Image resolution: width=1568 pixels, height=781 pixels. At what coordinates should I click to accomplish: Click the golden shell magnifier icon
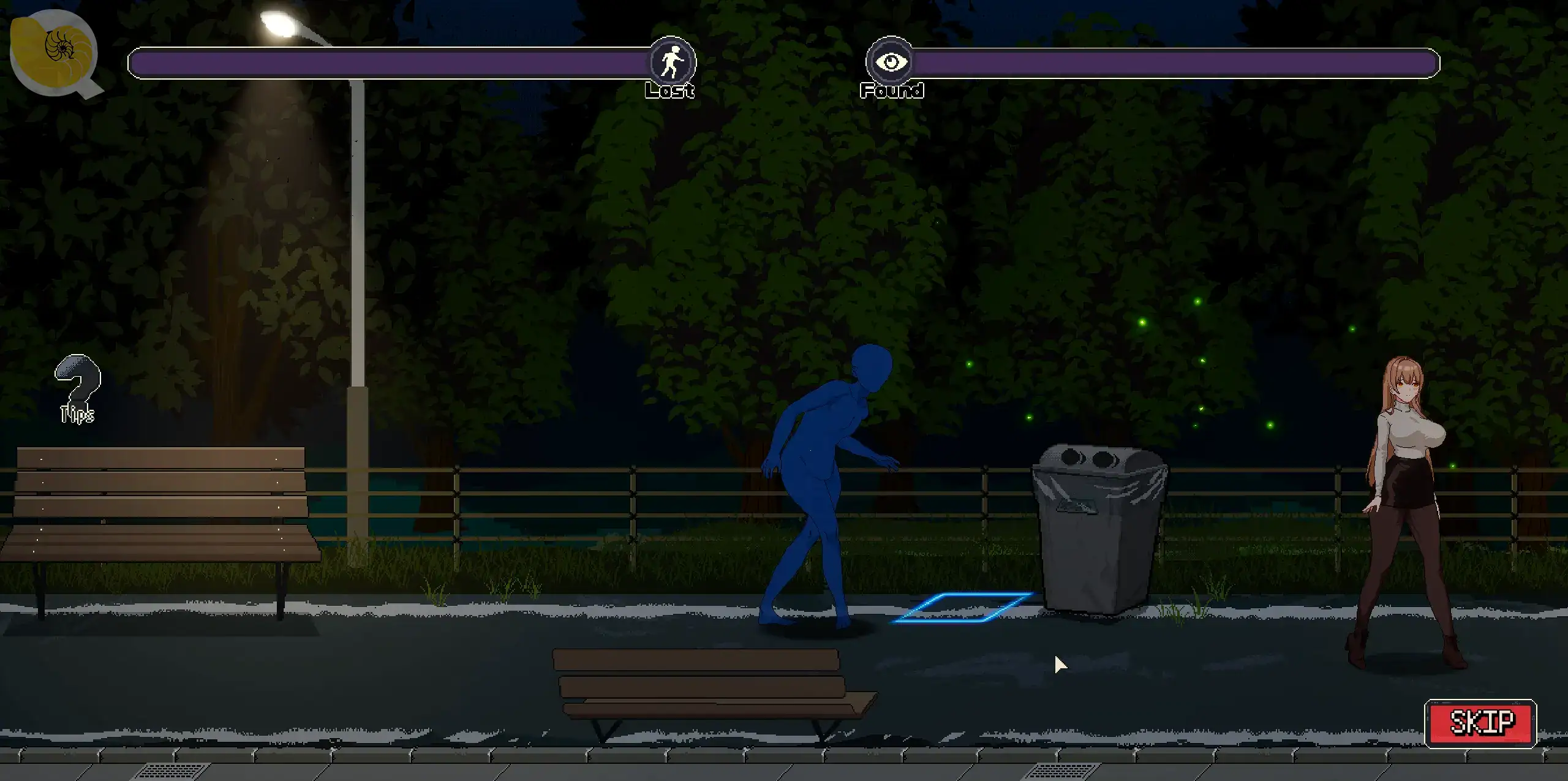coord(54,50)
